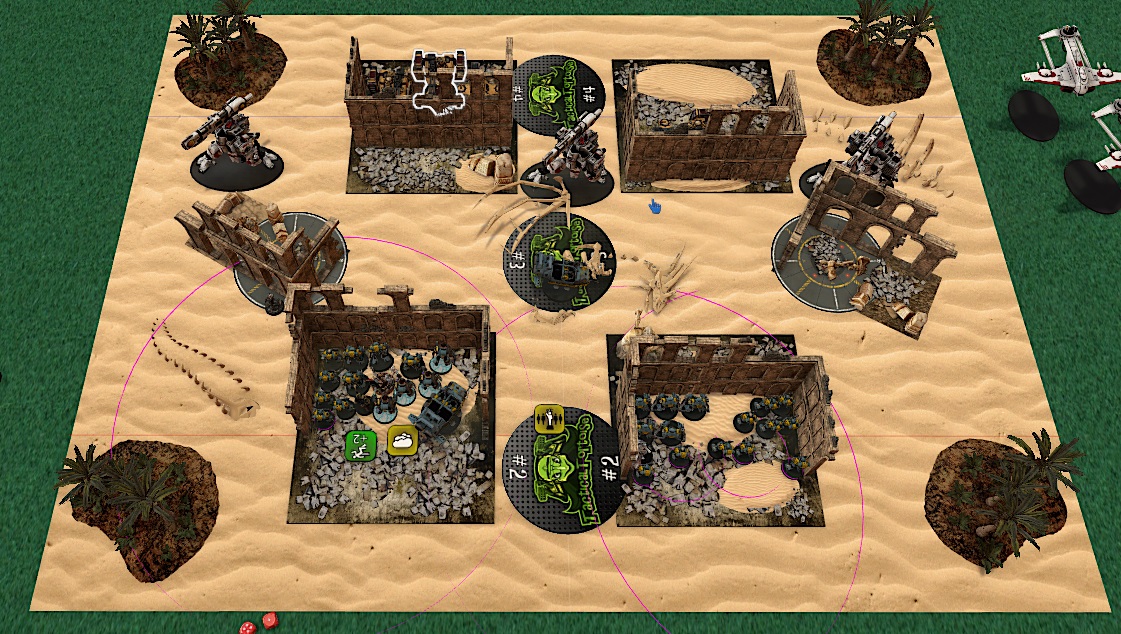The width and height of the screenshot is (1121, 634).
Task: Click the #3 Tactical Tortoise objective marker
Action: pyautogui.click(x=554, y=260)
